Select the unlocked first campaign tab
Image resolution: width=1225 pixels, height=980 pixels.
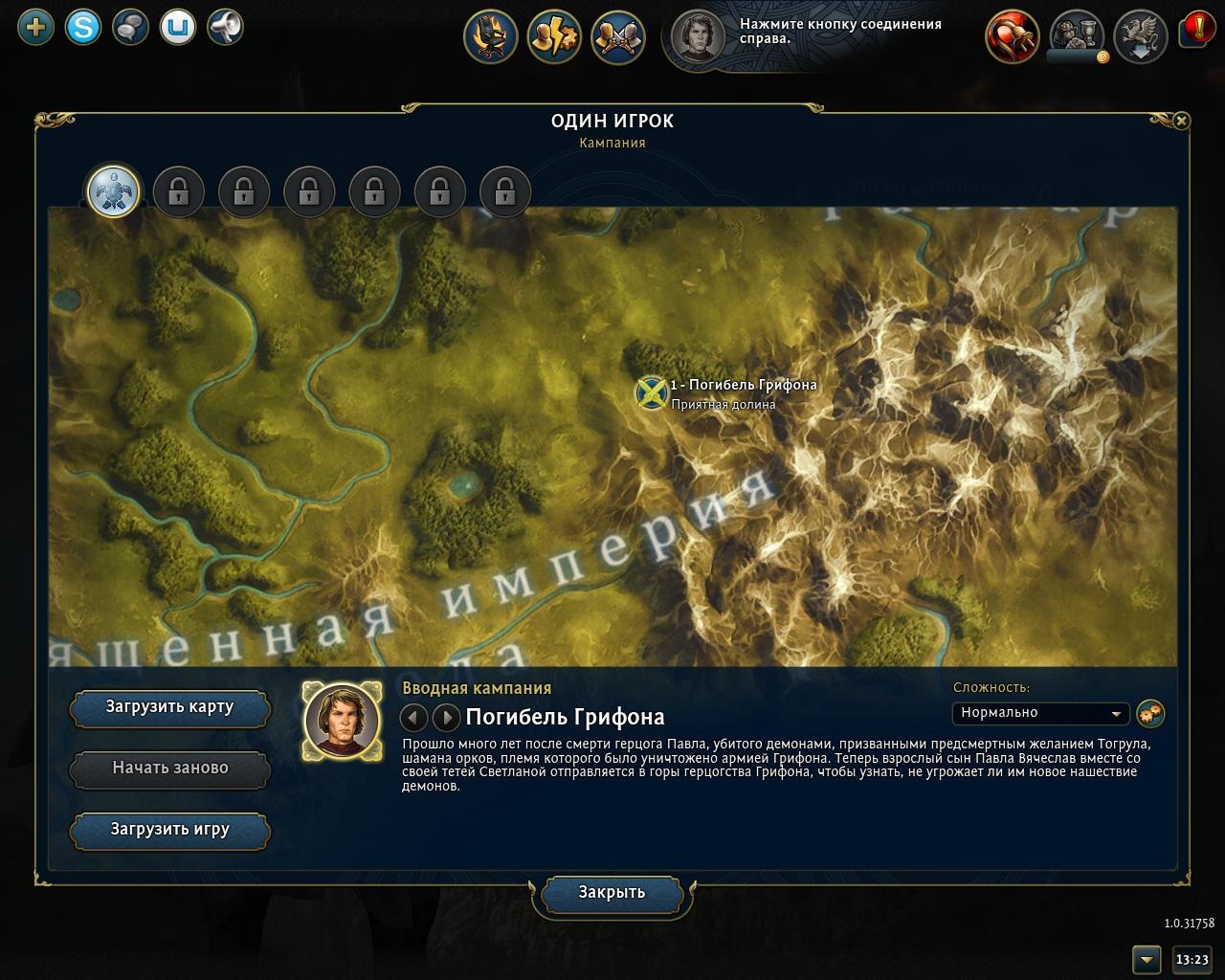114,190
